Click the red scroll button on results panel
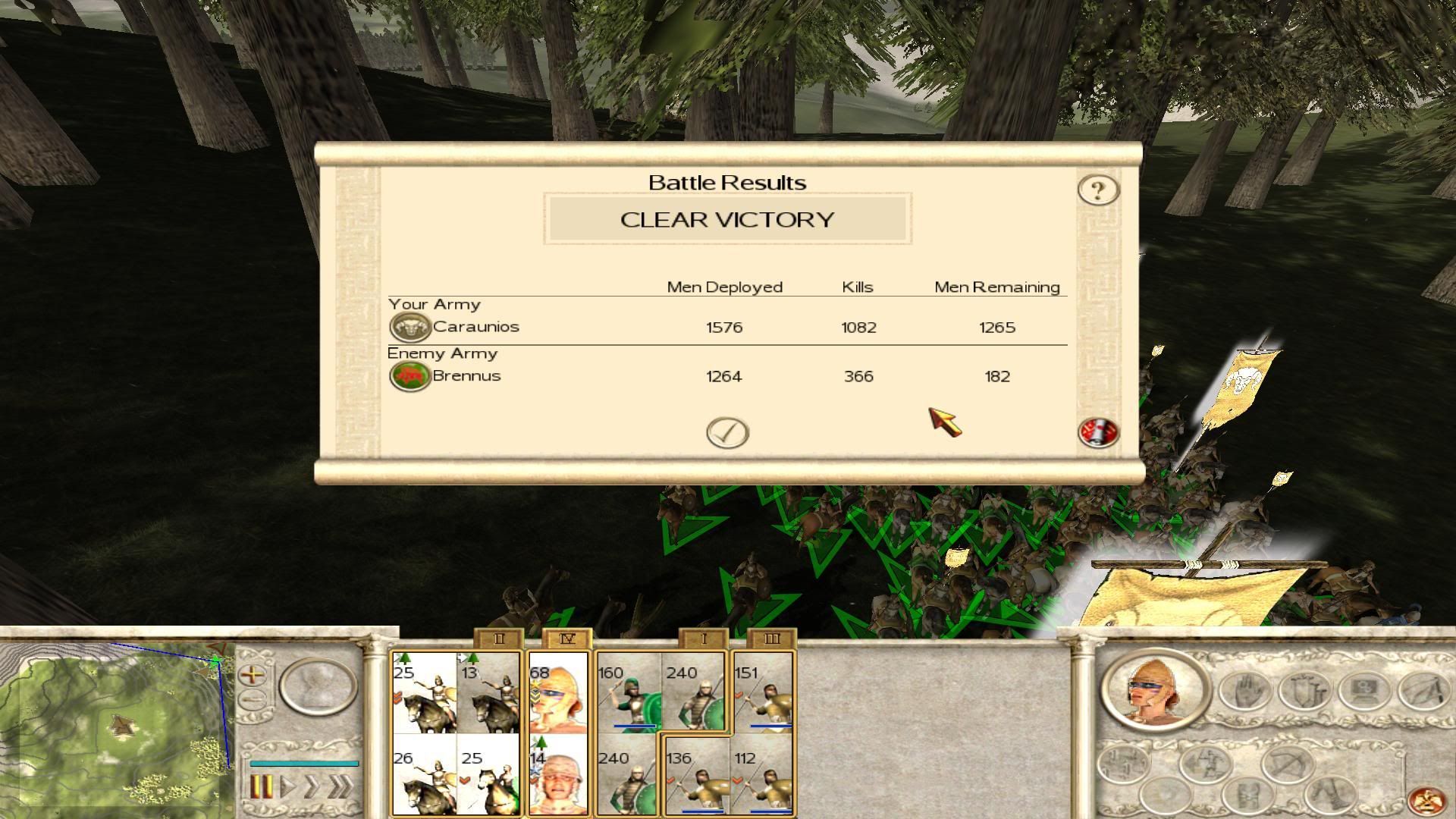The height and width of the screenshot is (819, 1456). coord(1098,433)
